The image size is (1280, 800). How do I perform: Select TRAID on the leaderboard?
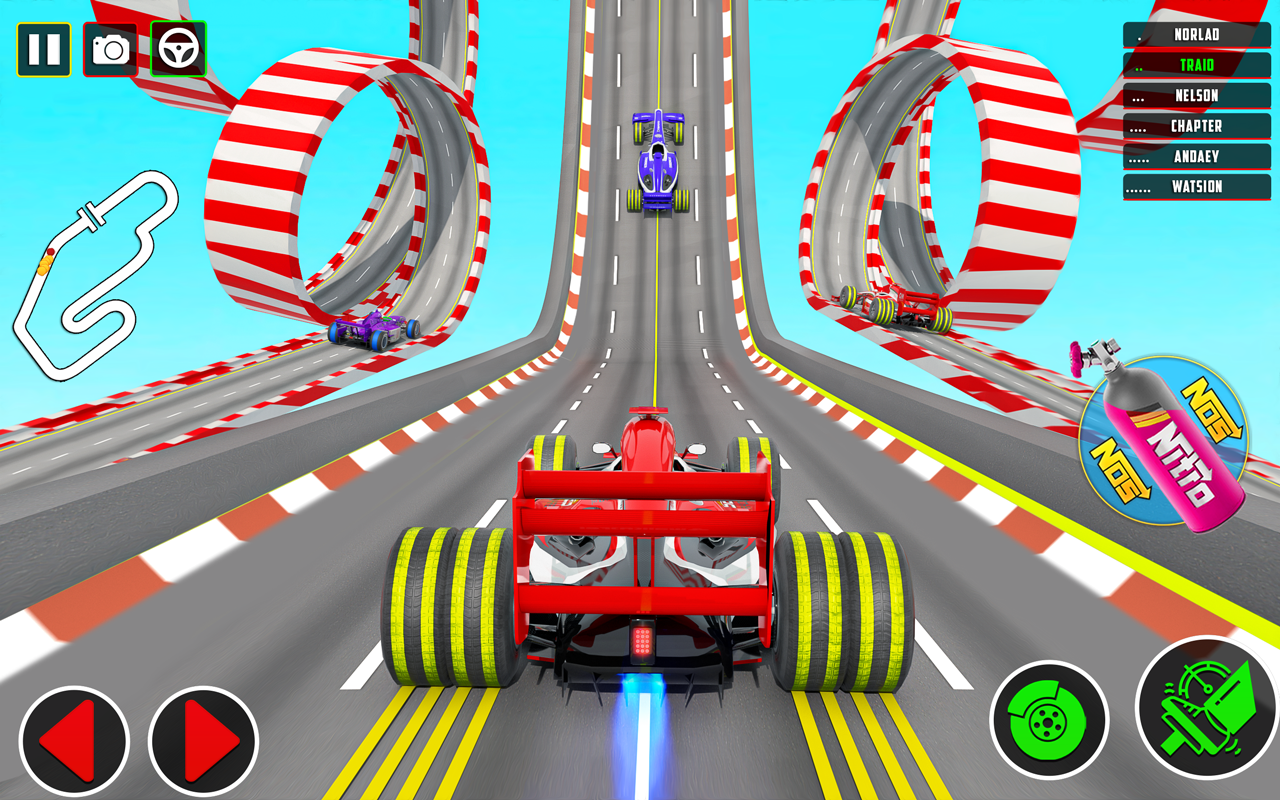point(1196,65)
